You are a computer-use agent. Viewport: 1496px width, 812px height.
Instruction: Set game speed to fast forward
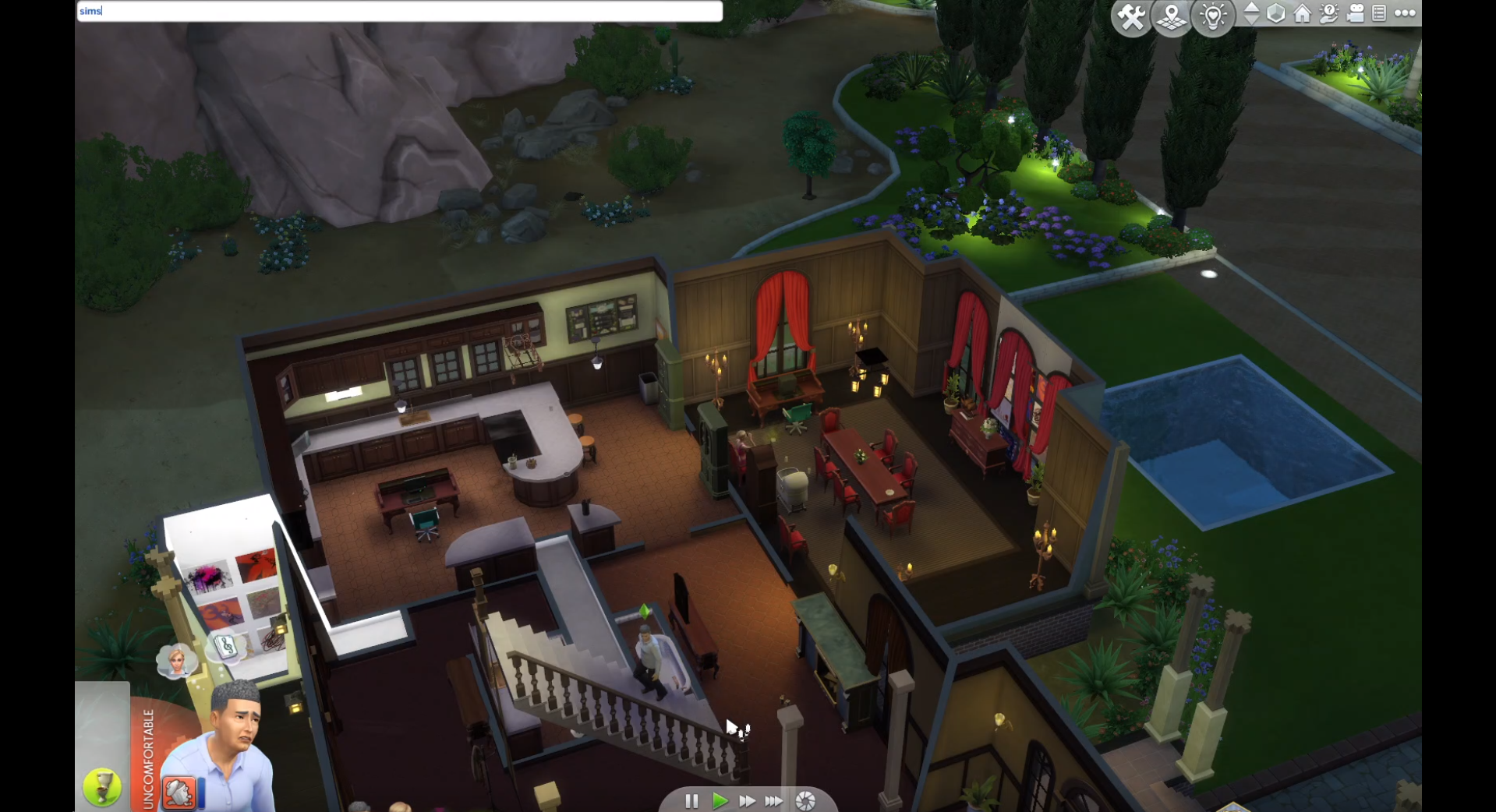(747, 801)
